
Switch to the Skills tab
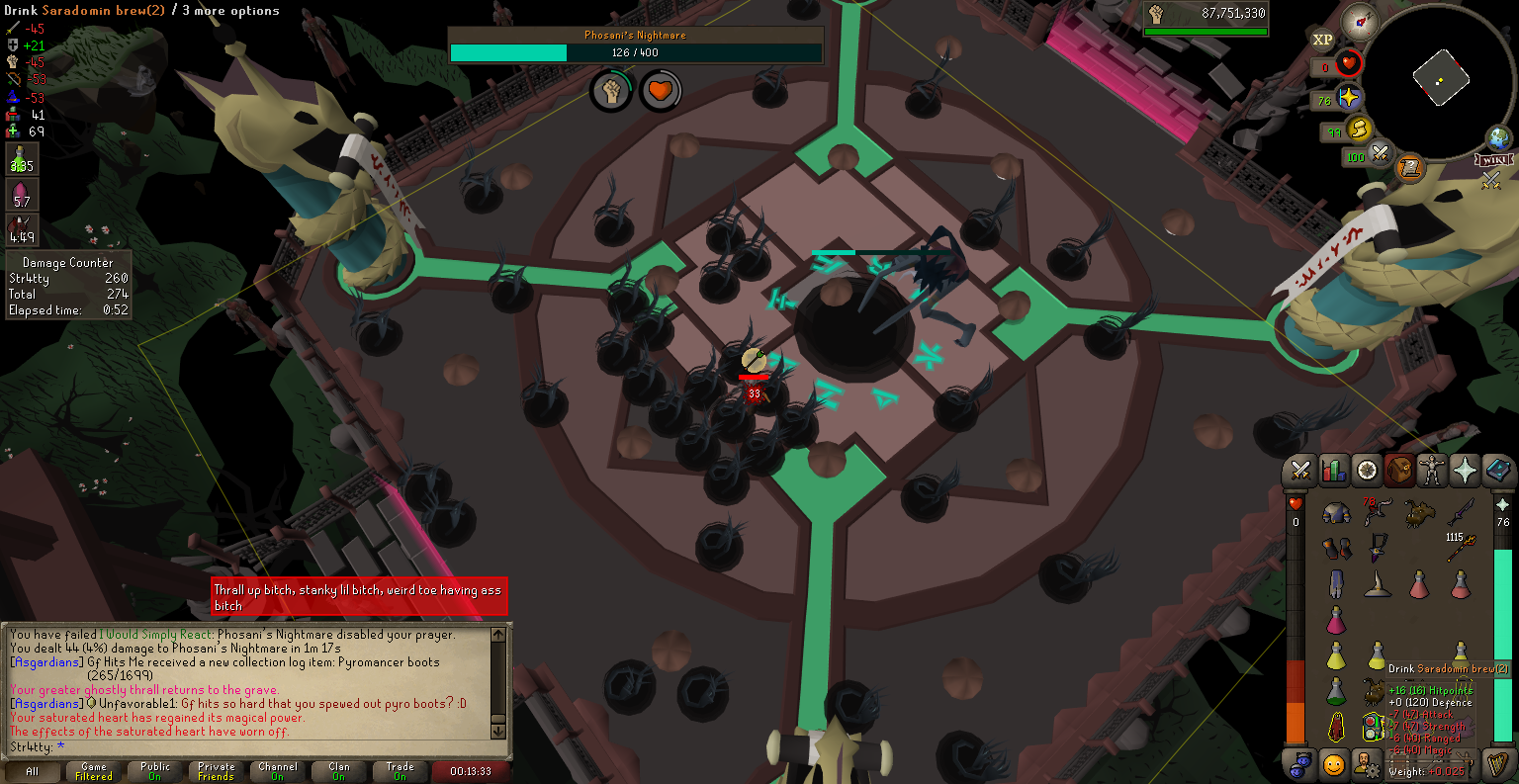pyautogui.click(x=1334, y=471)
